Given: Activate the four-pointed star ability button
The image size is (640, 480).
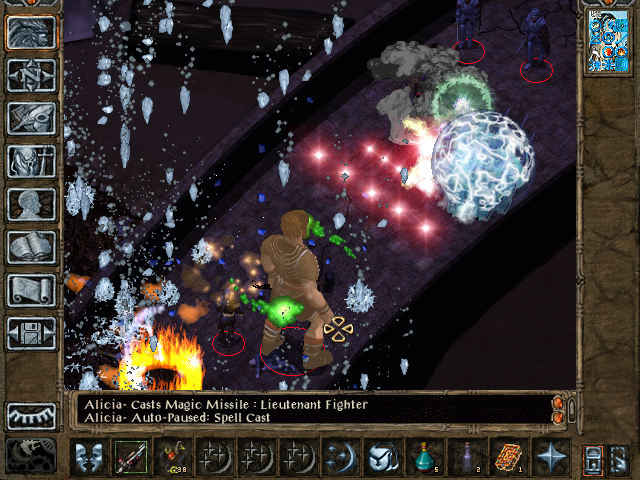Looking at the screenshot, I should [550, 457].
